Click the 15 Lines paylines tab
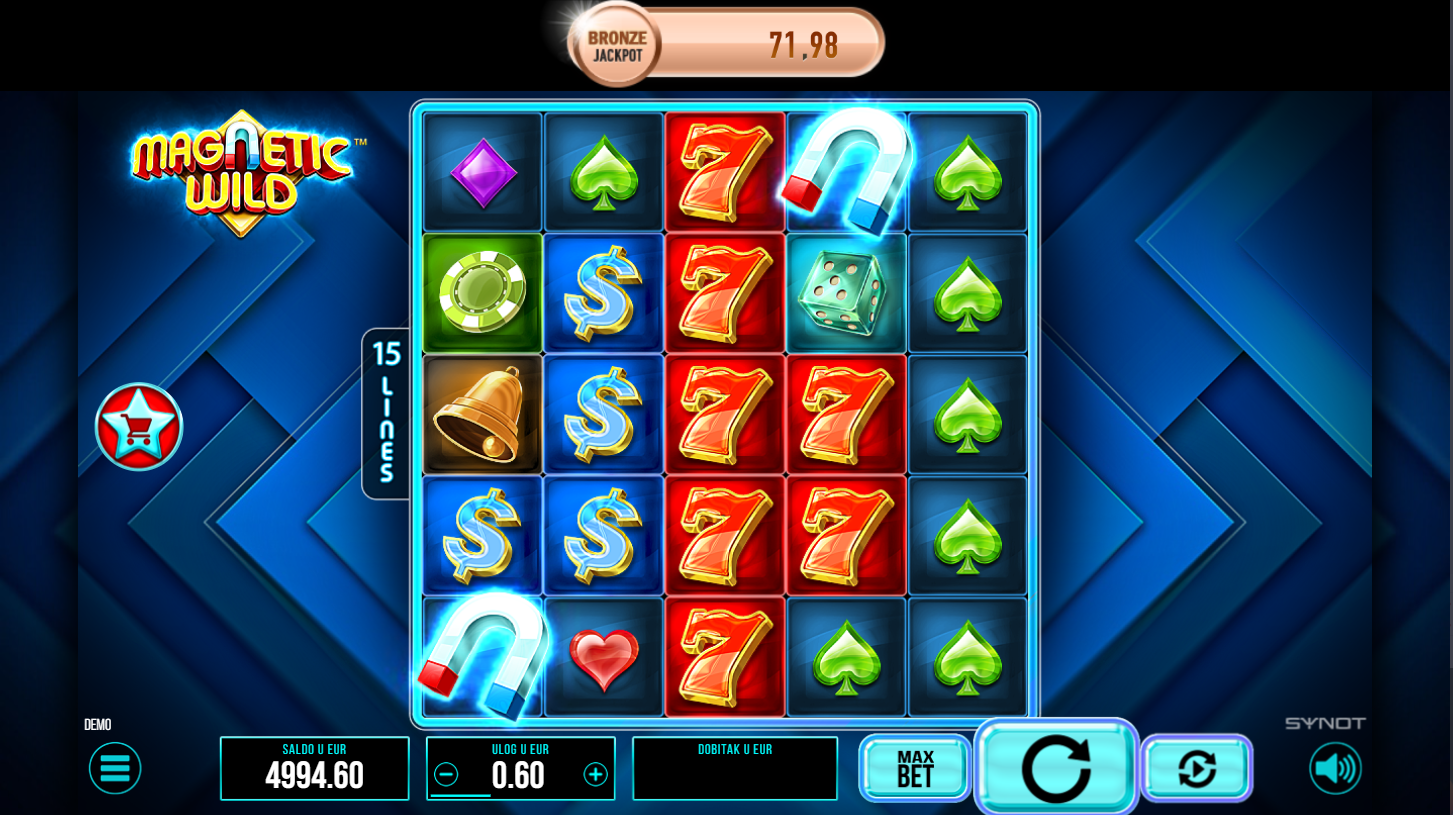 (386, 412)
